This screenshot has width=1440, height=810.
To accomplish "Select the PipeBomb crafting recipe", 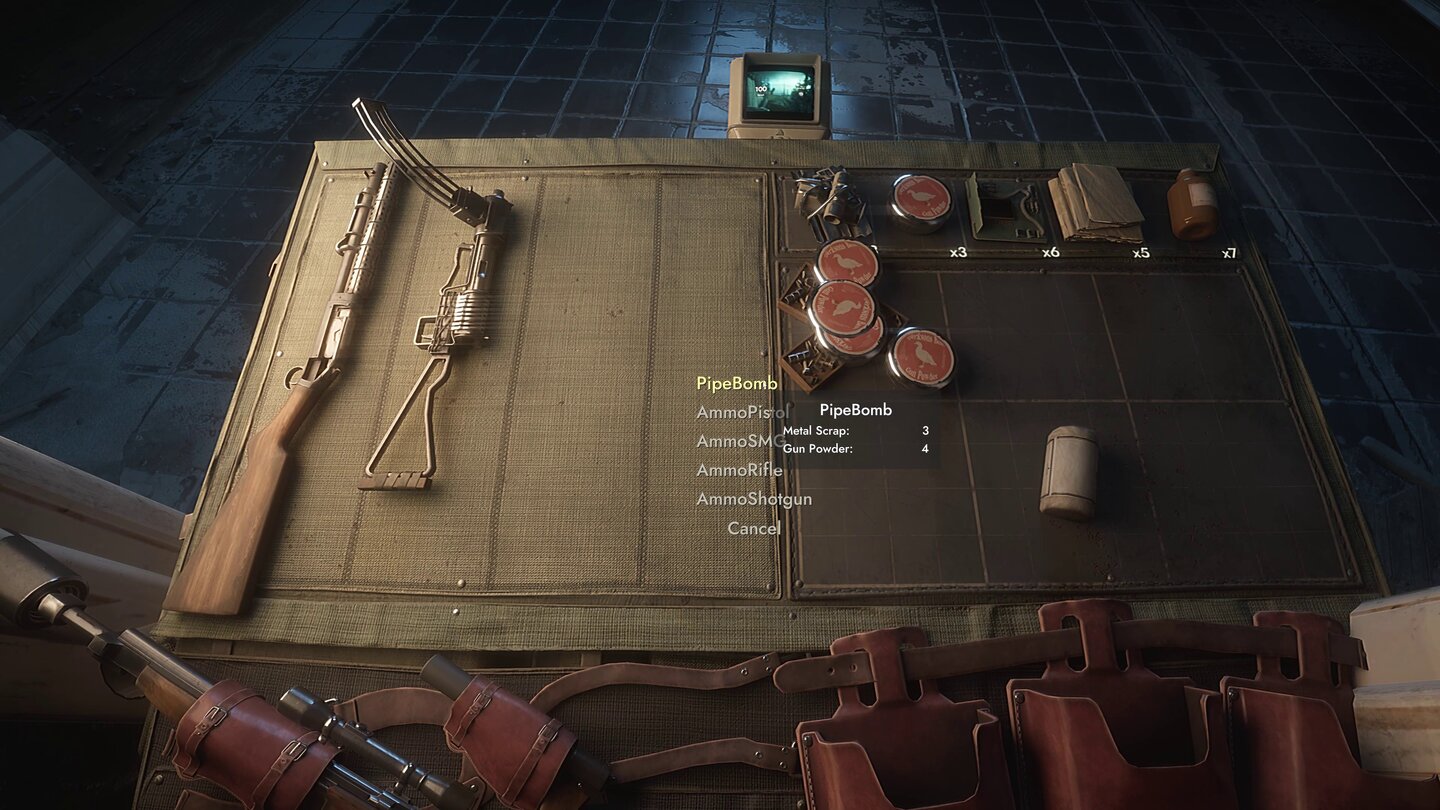I will (x=736, y=383).
